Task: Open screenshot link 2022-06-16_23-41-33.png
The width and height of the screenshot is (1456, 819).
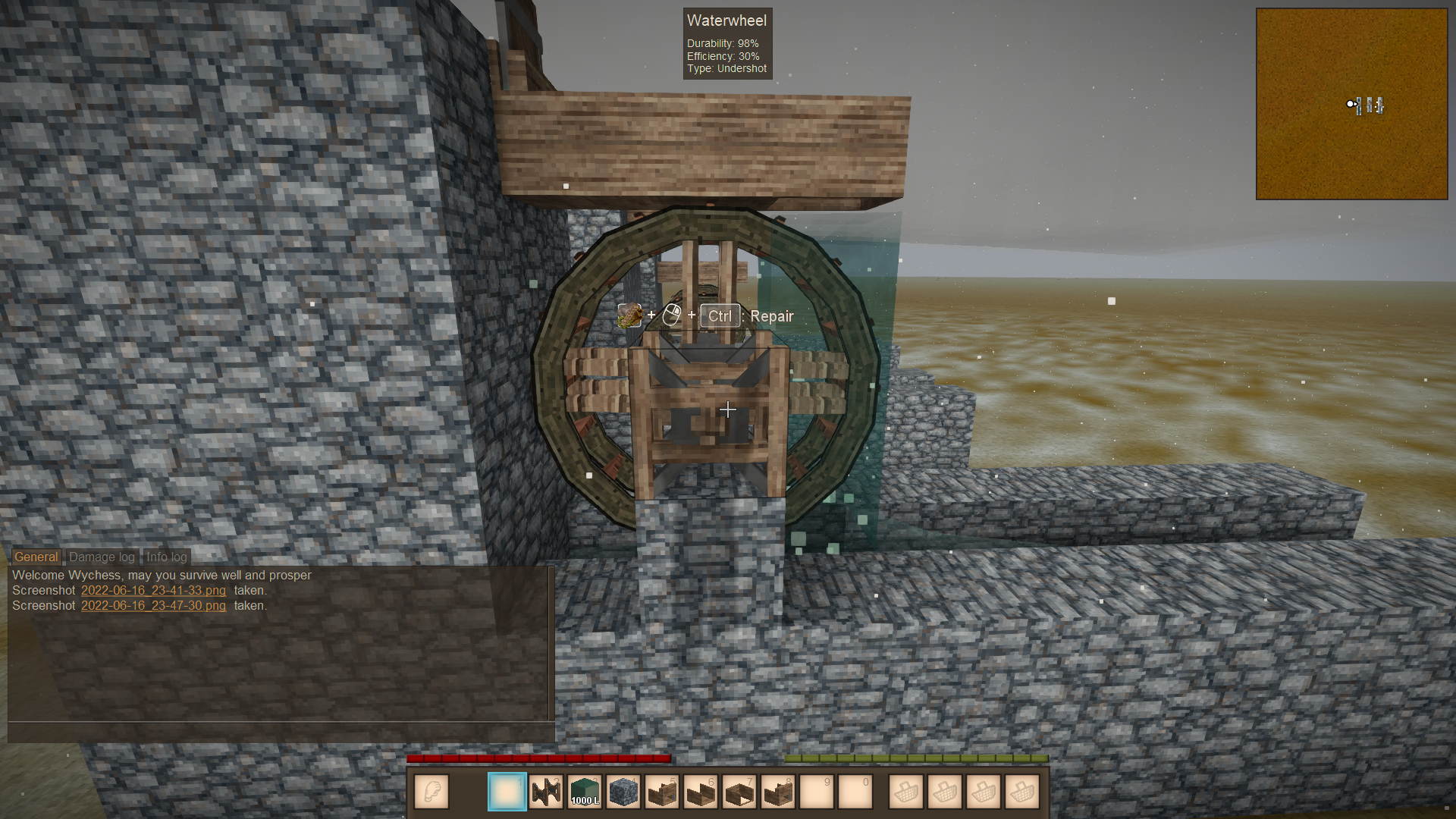Action: click(x=153, y=590)
